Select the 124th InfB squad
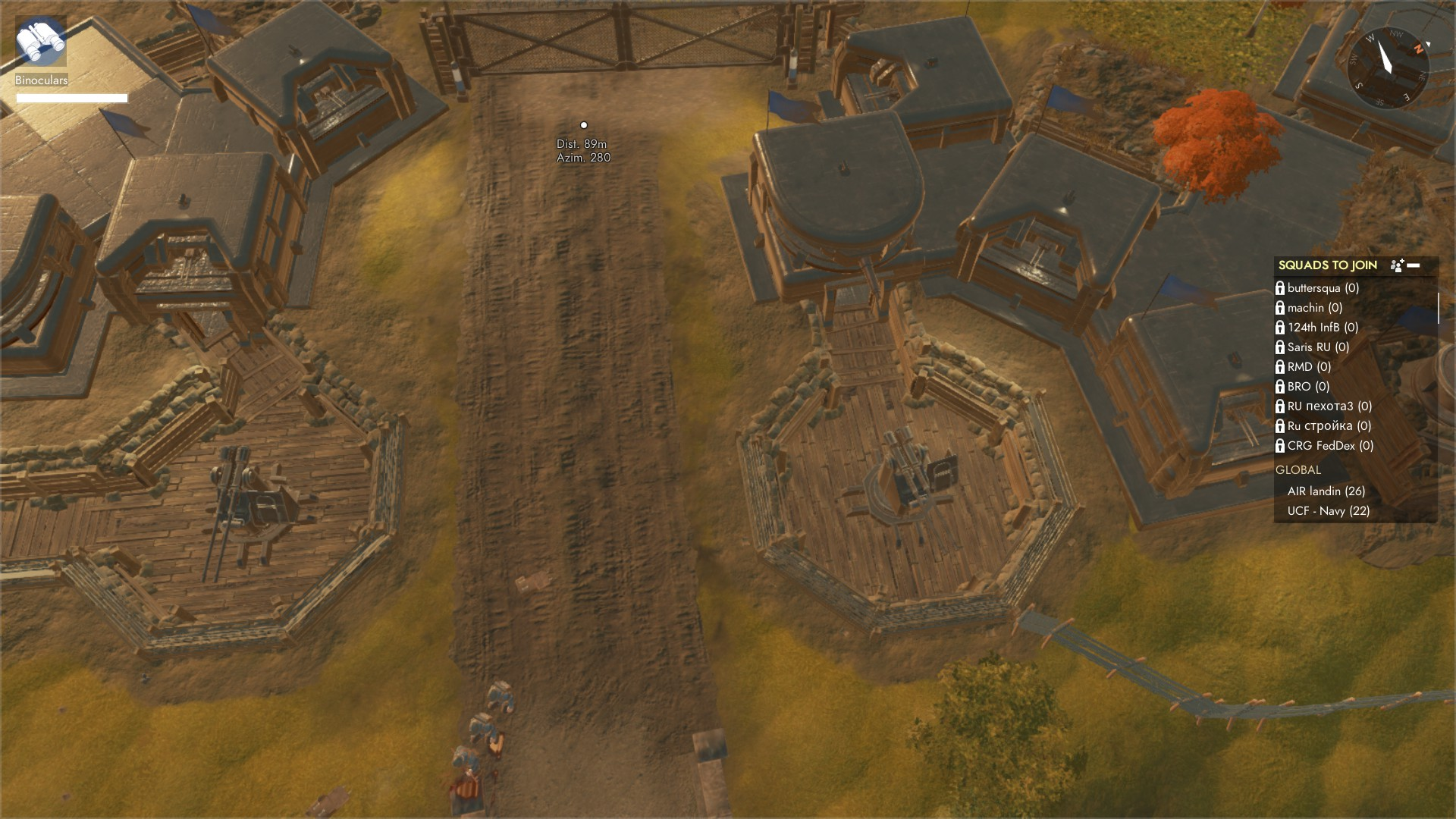 click(x=1323, y=328)
